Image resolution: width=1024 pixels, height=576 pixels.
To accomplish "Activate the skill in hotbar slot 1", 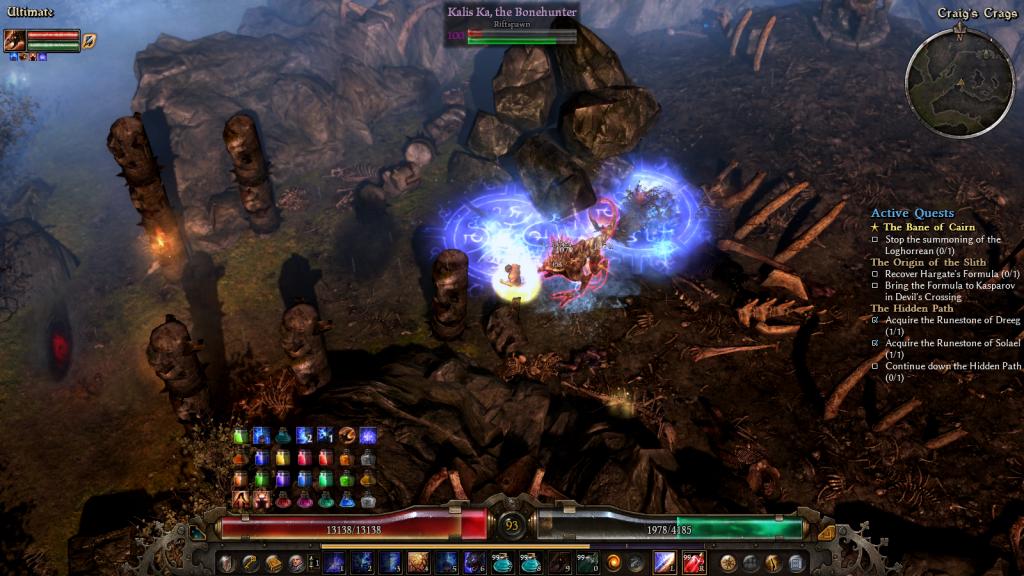I will pyautogui.click(x=334, y=563).
